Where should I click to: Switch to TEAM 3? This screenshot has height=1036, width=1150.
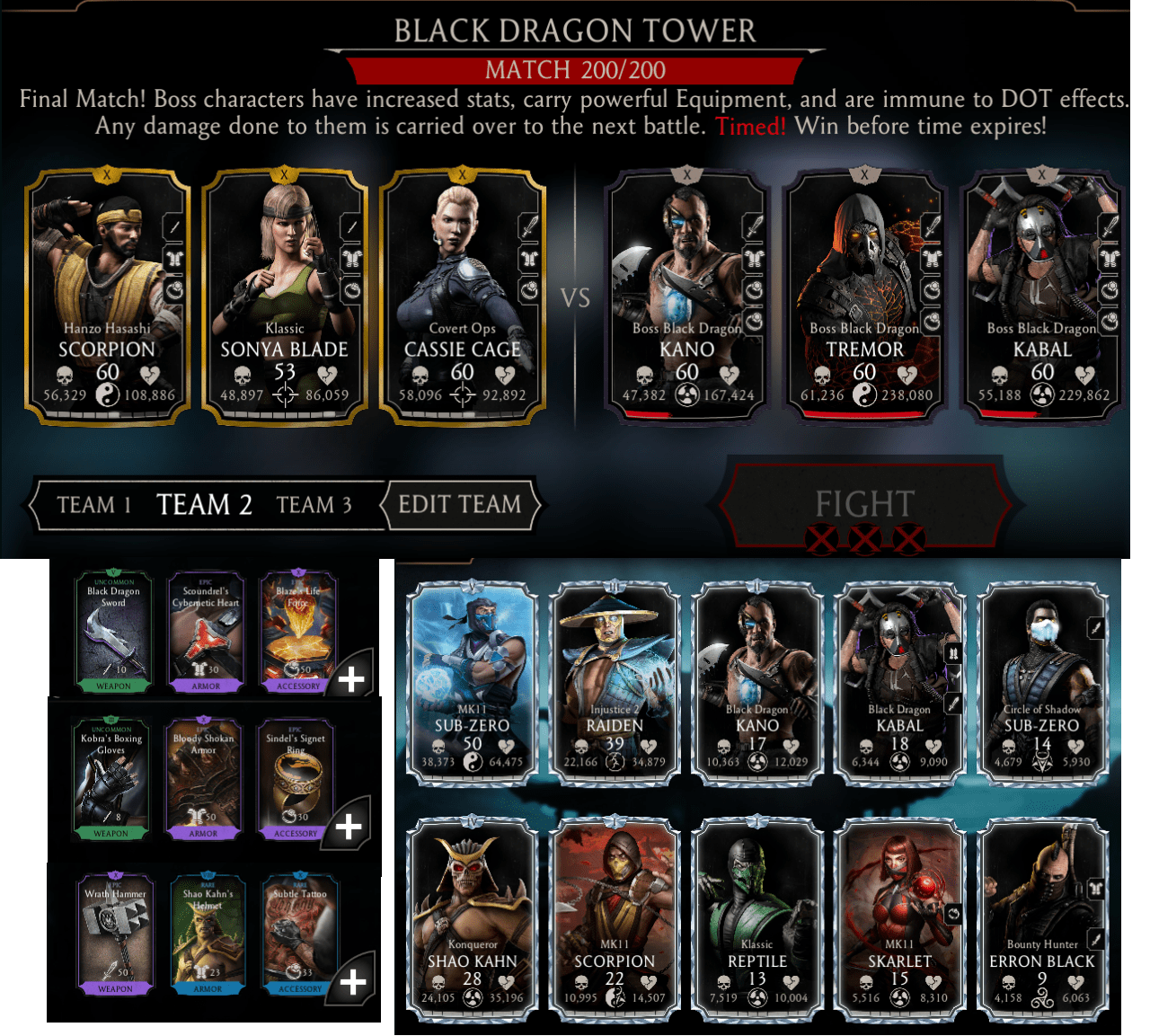click(x=315, y=505)
